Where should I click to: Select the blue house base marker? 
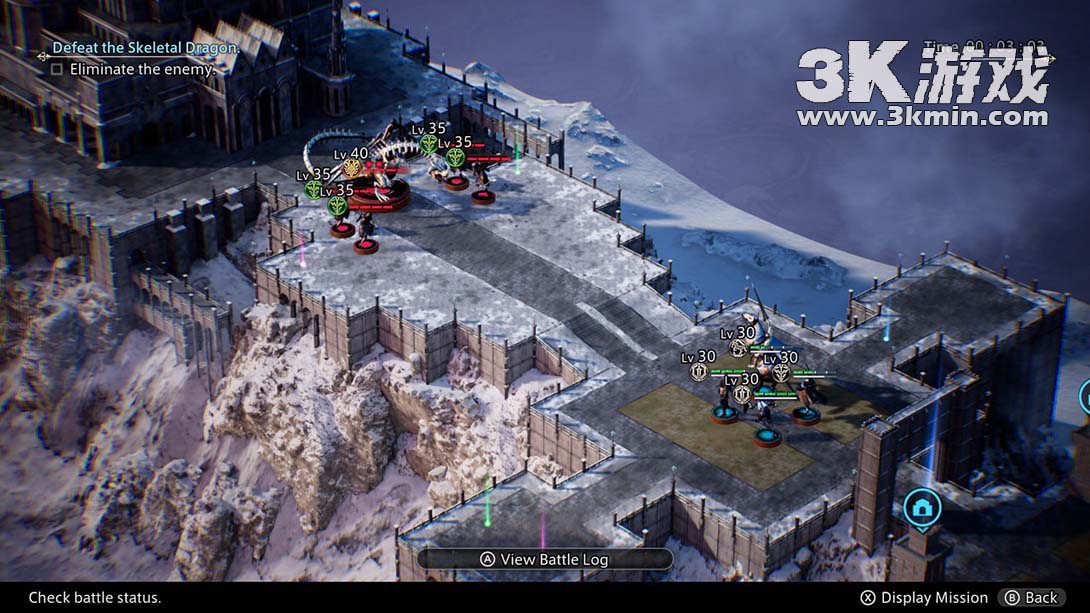click(x=922, y=508)
